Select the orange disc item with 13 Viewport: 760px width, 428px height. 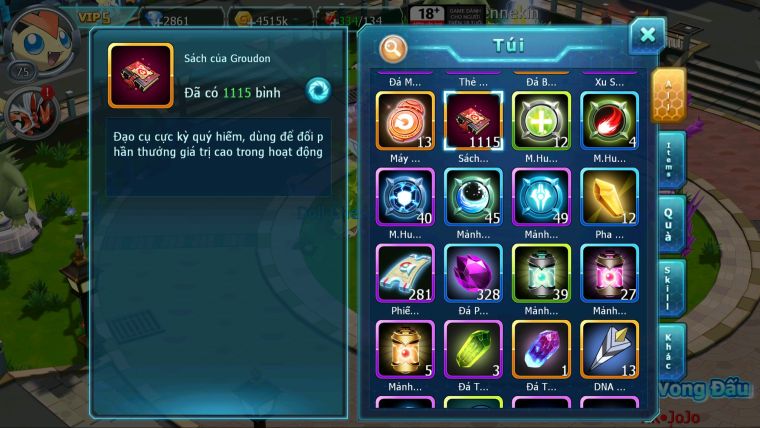click(x=405, y=121)
